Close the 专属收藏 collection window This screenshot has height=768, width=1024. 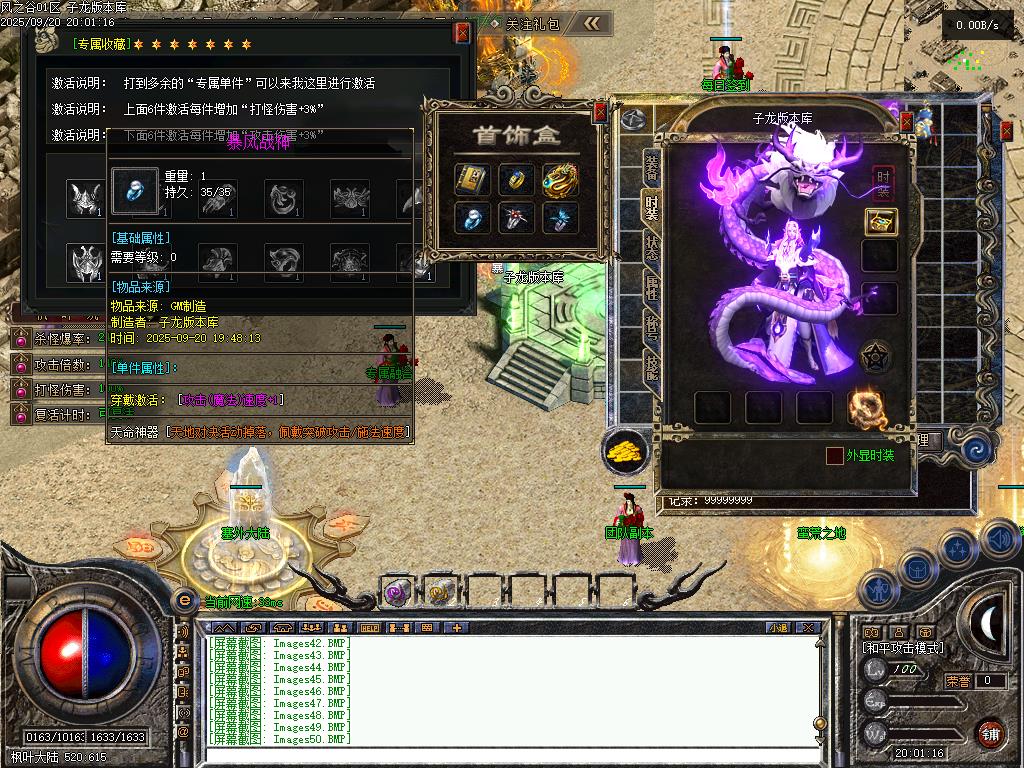click(462, 32)
